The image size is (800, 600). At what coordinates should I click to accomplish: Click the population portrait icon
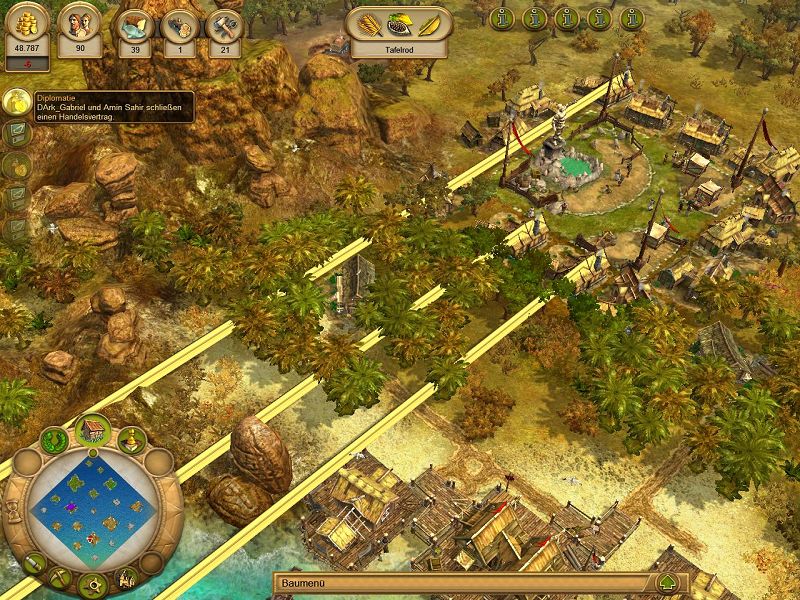80,22
